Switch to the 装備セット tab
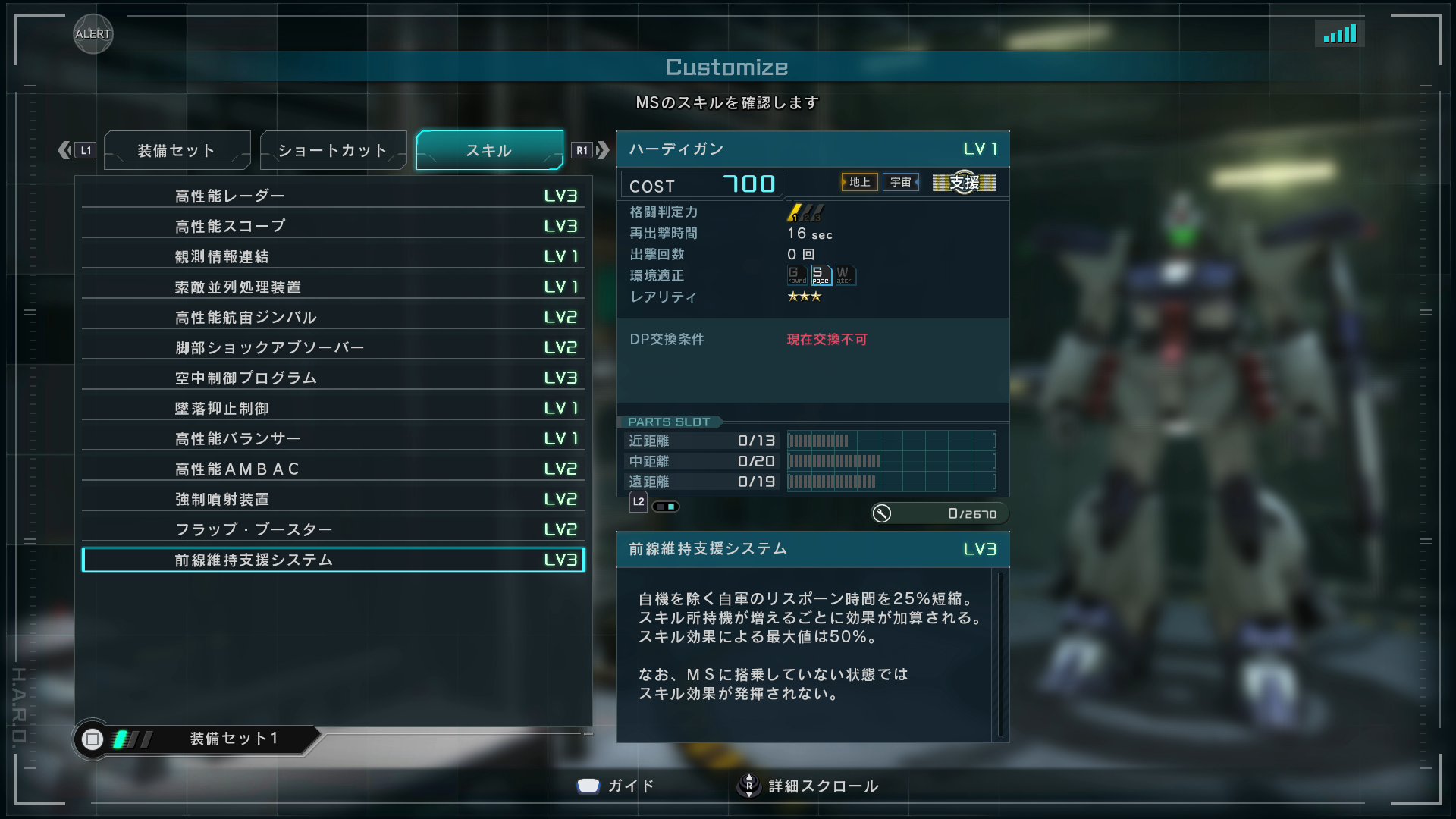The image size is (1456, 819). (177, 150)
